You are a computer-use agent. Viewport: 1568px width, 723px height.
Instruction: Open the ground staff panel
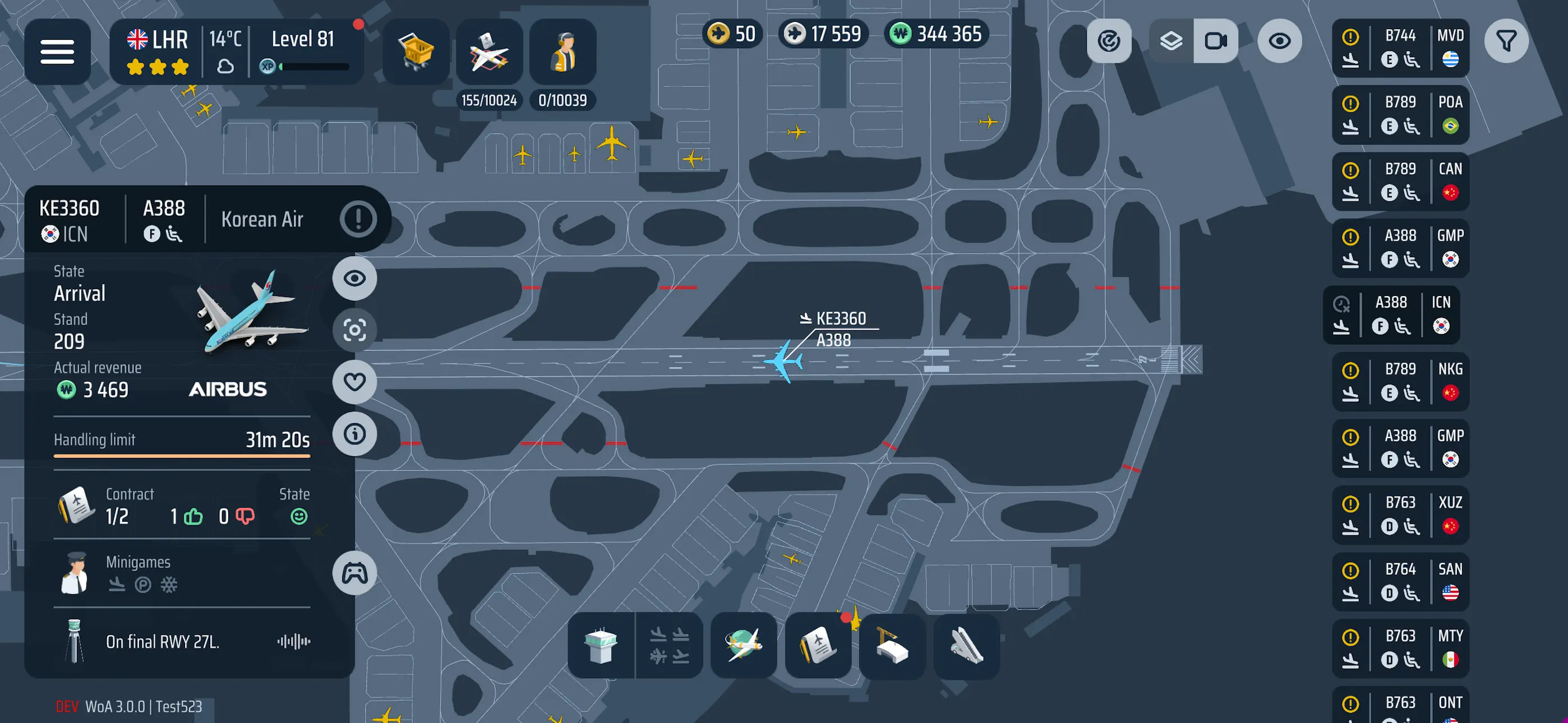562,51
